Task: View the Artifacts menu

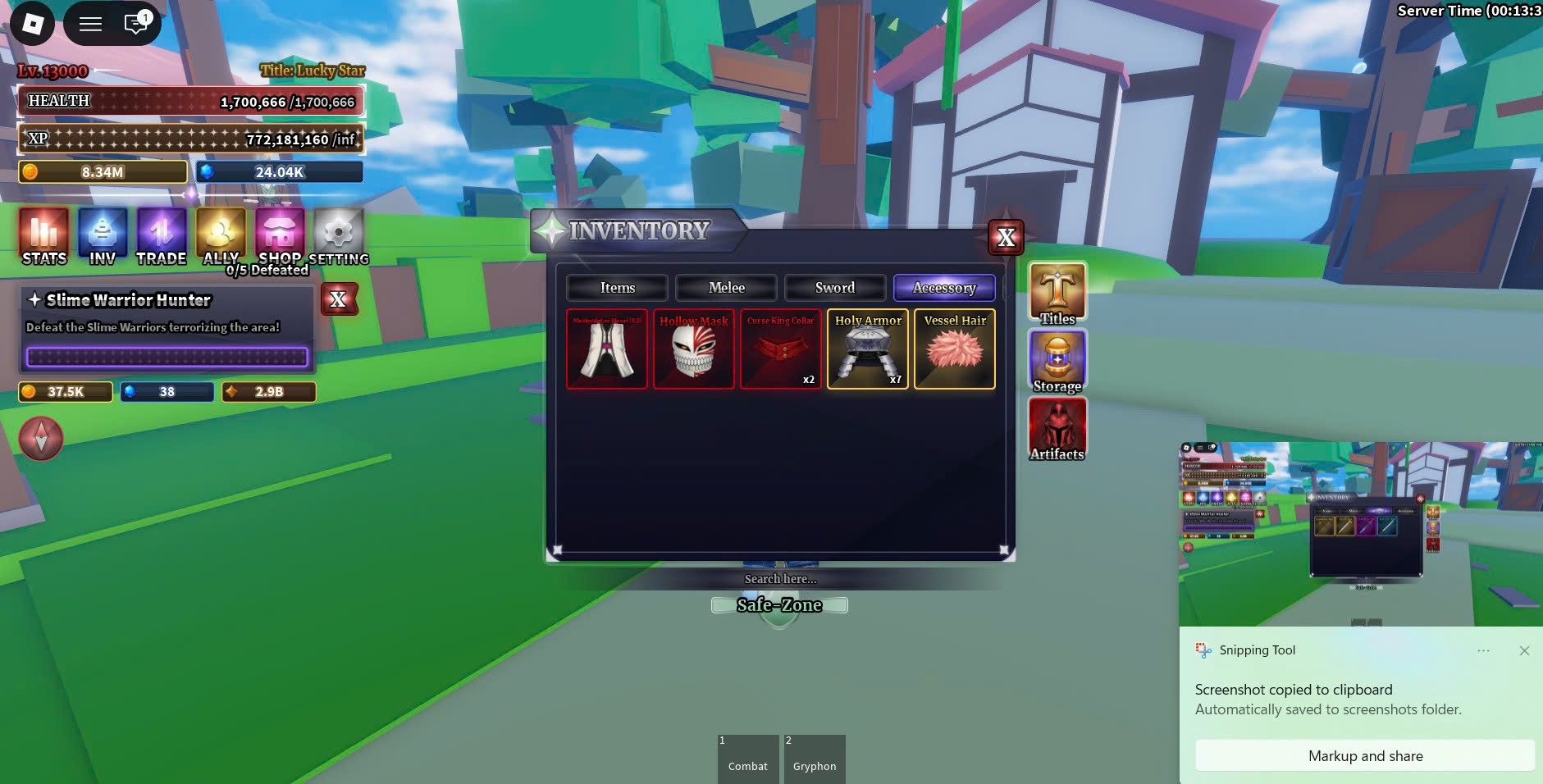Action: pos(1057,430)
